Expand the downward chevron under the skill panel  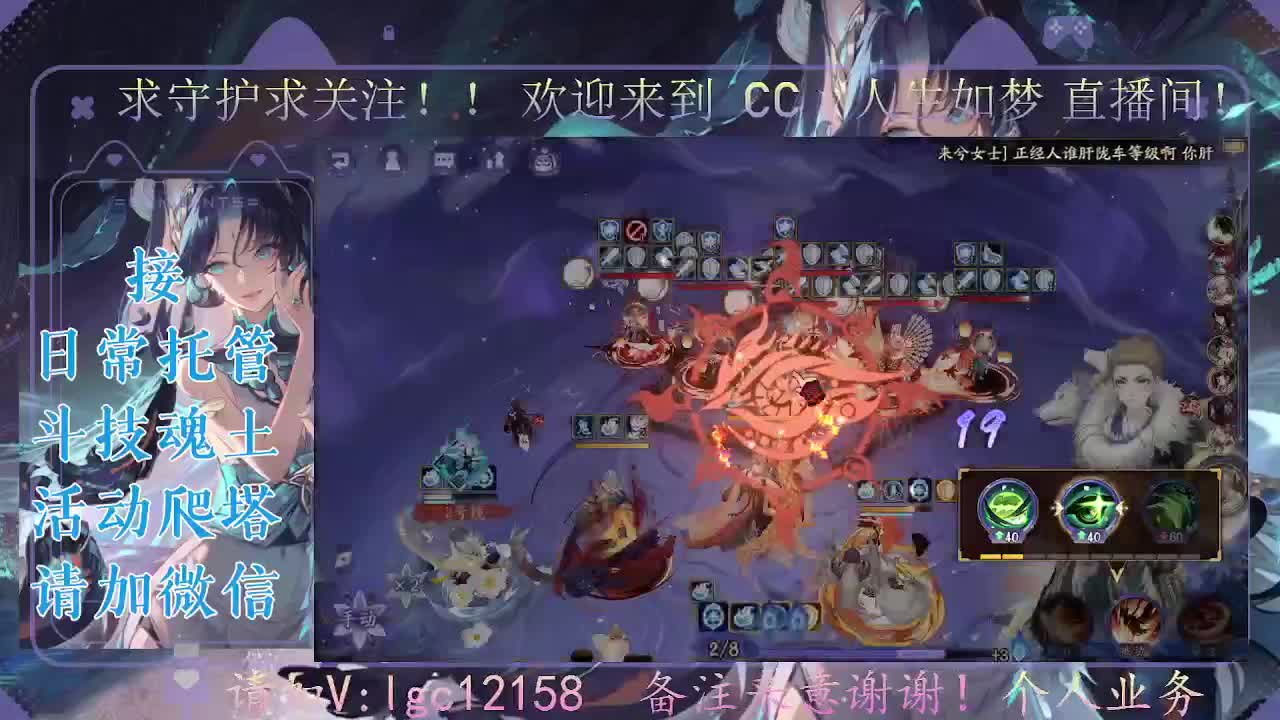click(x=1117, y=575)
